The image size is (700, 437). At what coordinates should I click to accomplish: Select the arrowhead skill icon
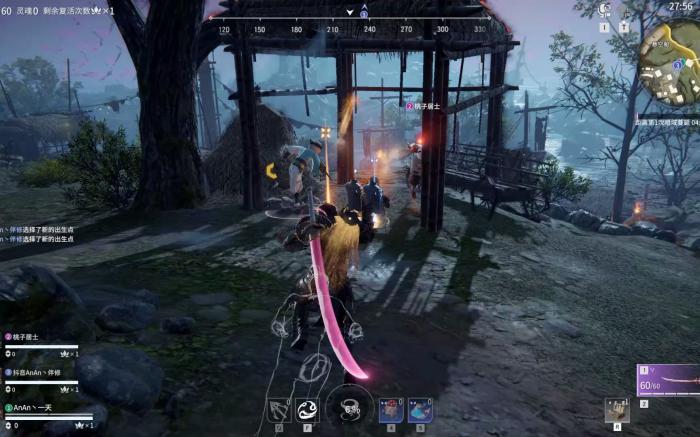(x=279, y=409)
